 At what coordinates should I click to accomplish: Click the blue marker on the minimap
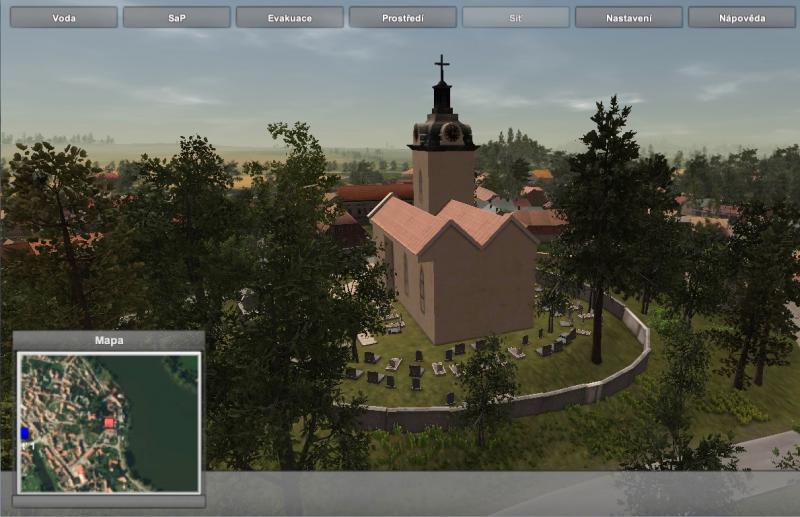[x=25, y=432]
